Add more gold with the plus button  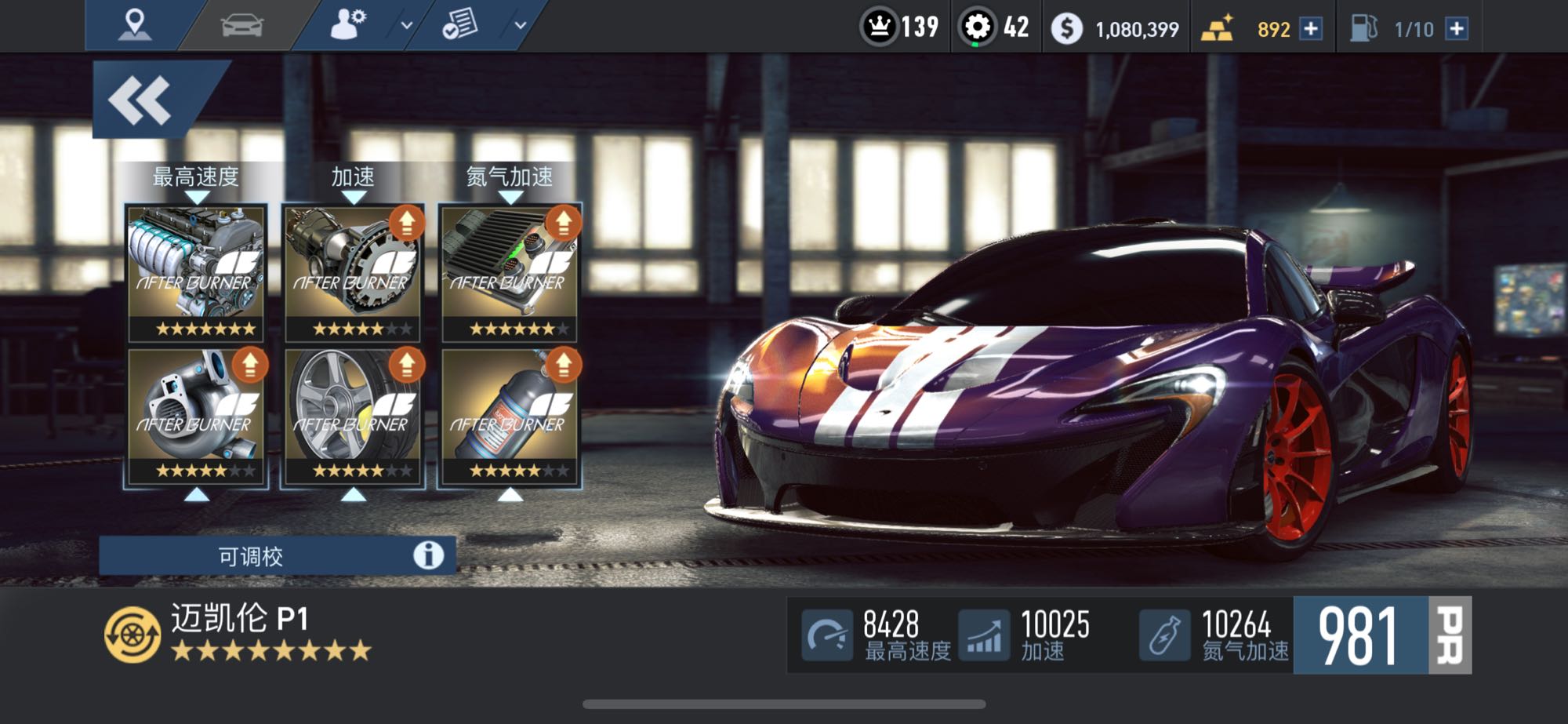pos(1311,29)
